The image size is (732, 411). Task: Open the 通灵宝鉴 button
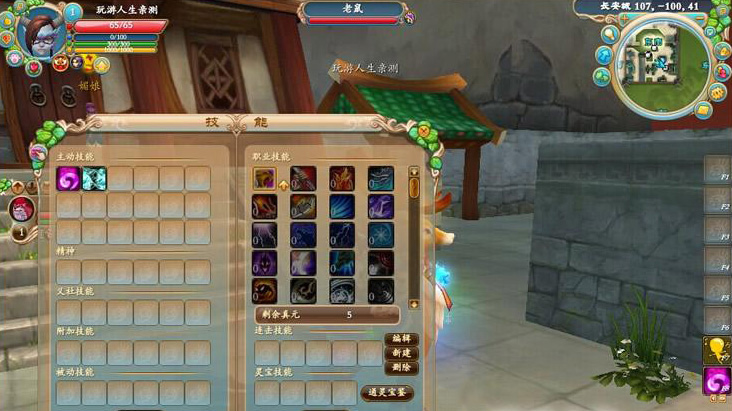click(x=386, y=392)
